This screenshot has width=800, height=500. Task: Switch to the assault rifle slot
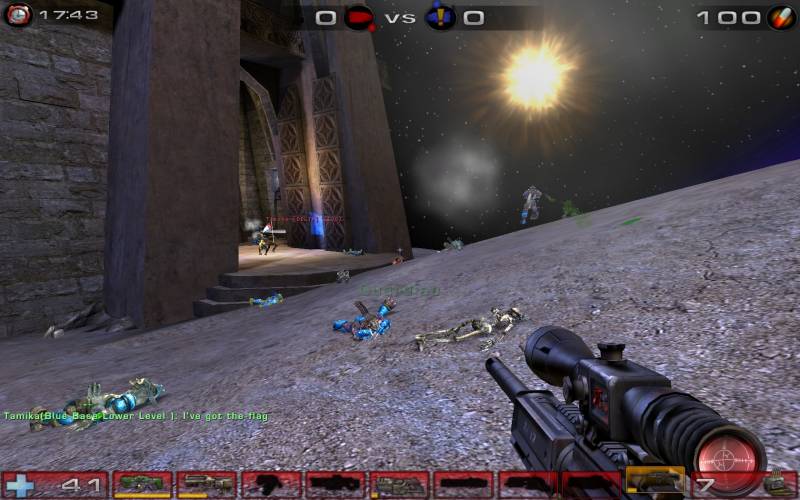tap(206, 484)
